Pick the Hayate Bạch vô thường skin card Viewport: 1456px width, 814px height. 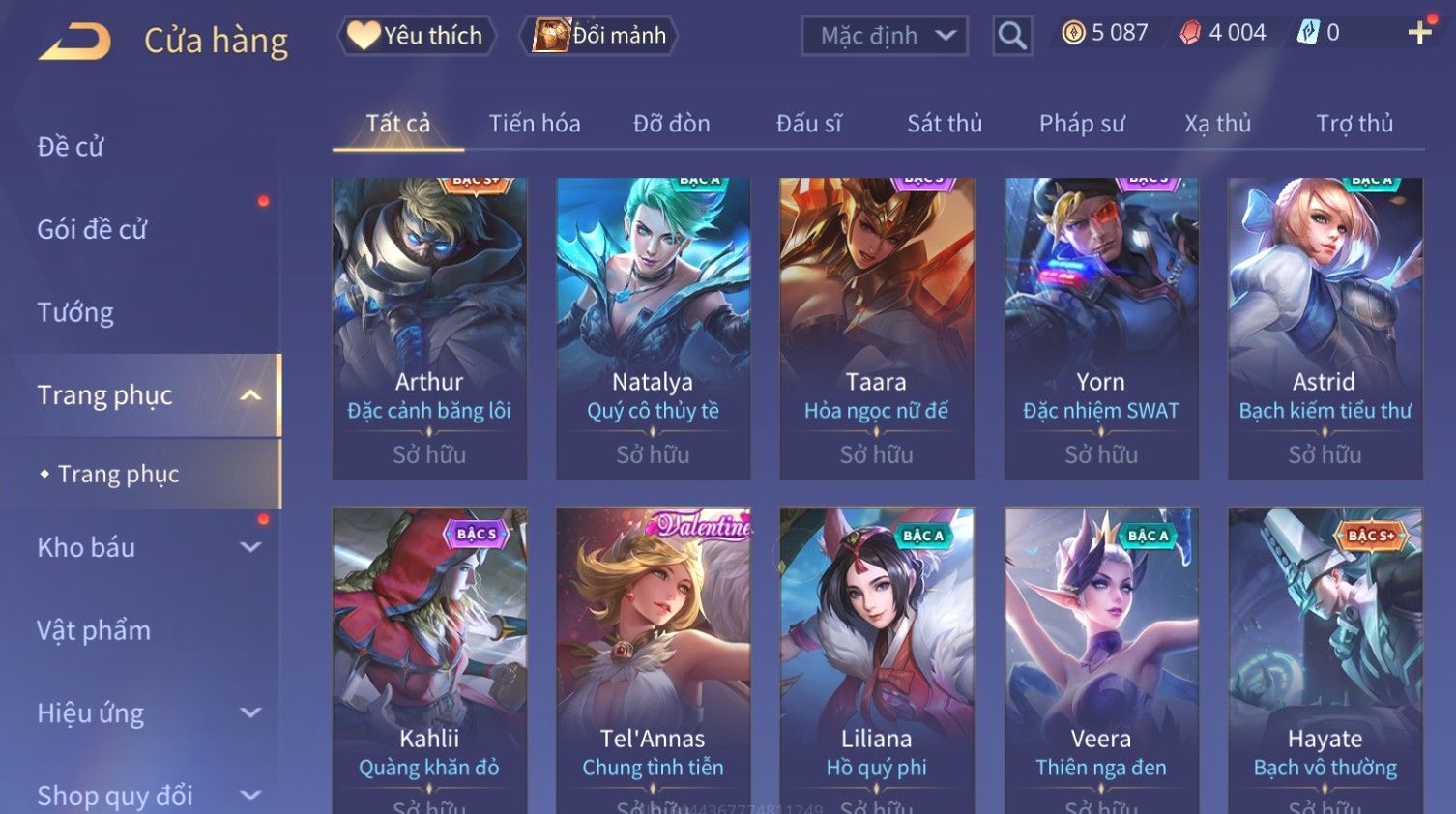click(1325, 657)
